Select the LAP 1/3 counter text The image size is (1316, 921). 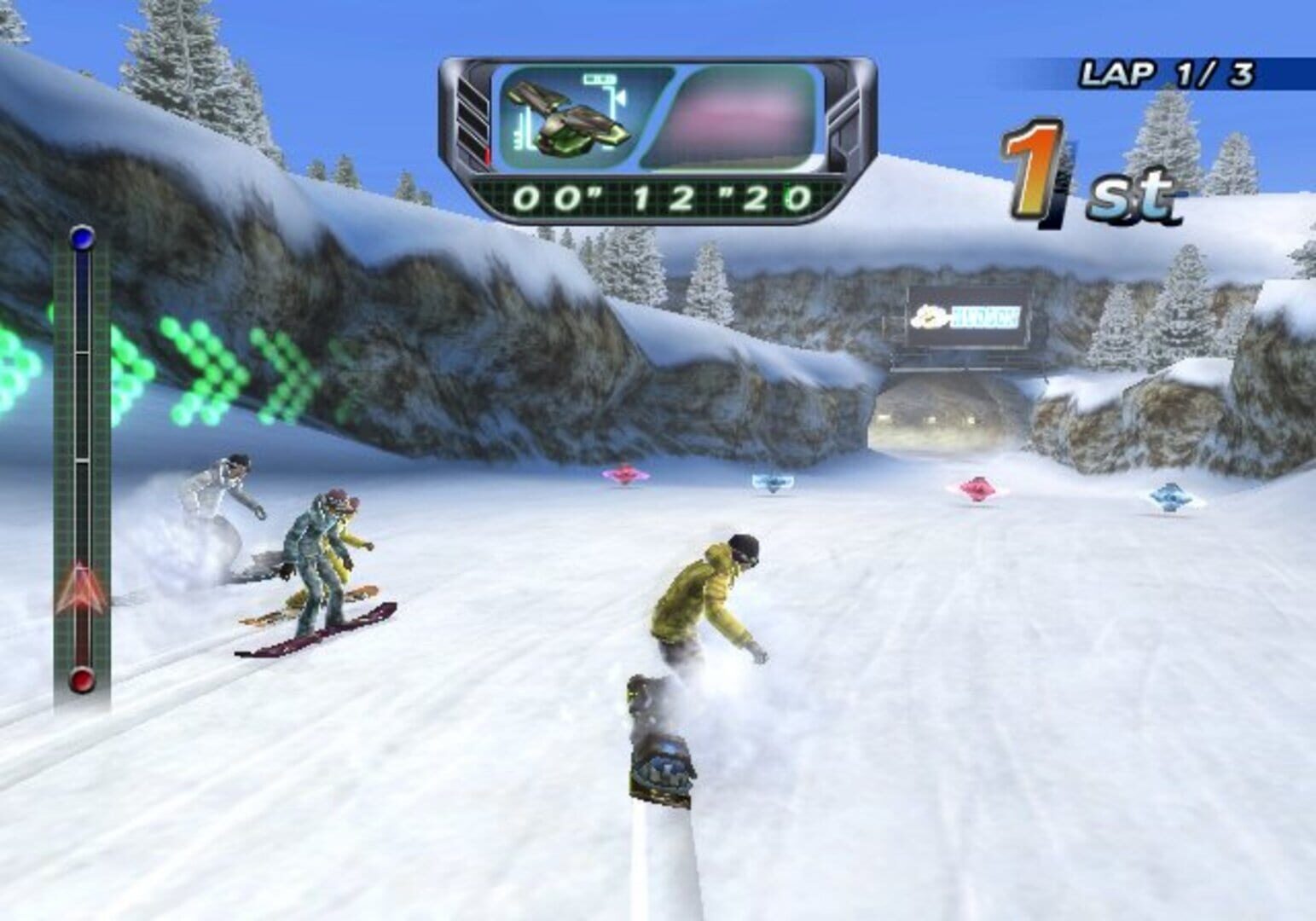[1167, 73]
